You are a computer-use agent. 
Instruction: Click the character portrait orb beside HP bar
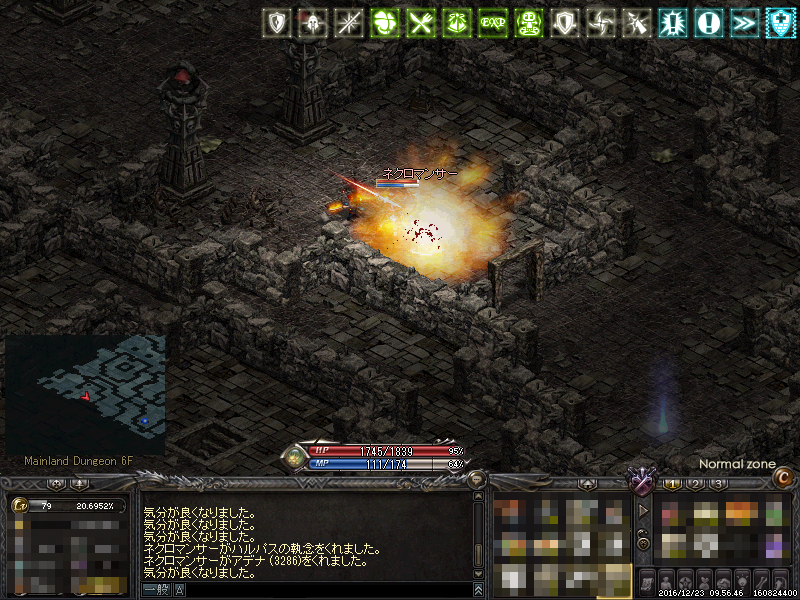294,457
